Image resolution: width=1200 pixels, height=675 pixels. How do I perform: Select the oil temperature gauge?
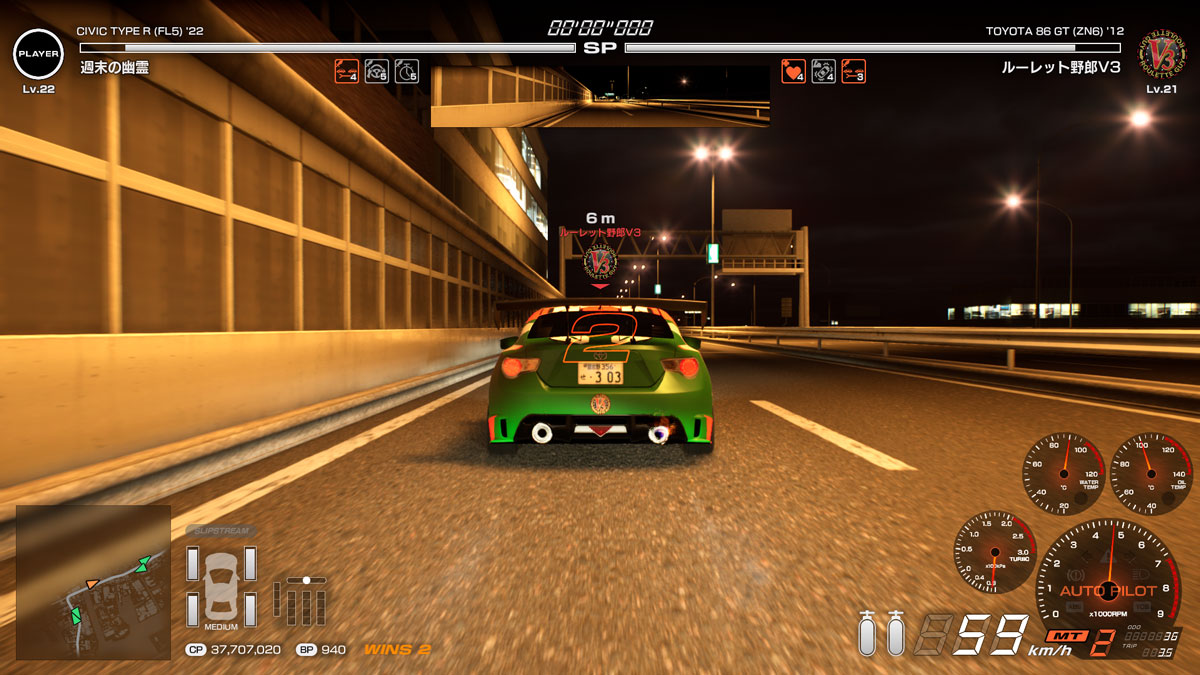pos(1151,474)
